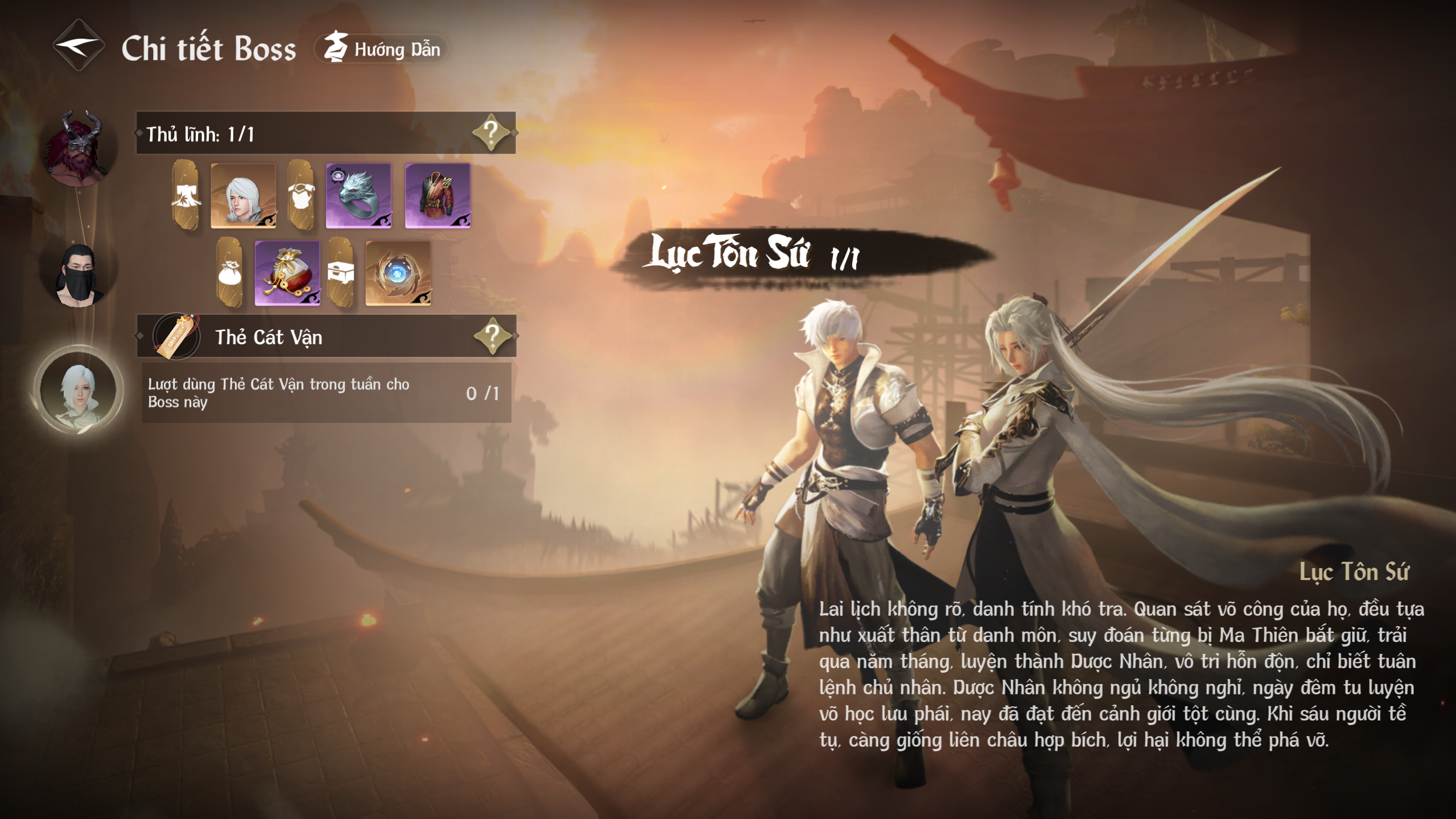This screenshot has width=1456, height=819.
Task: Inspect the white-haired hairstyle reward
Action: point(244,196)
